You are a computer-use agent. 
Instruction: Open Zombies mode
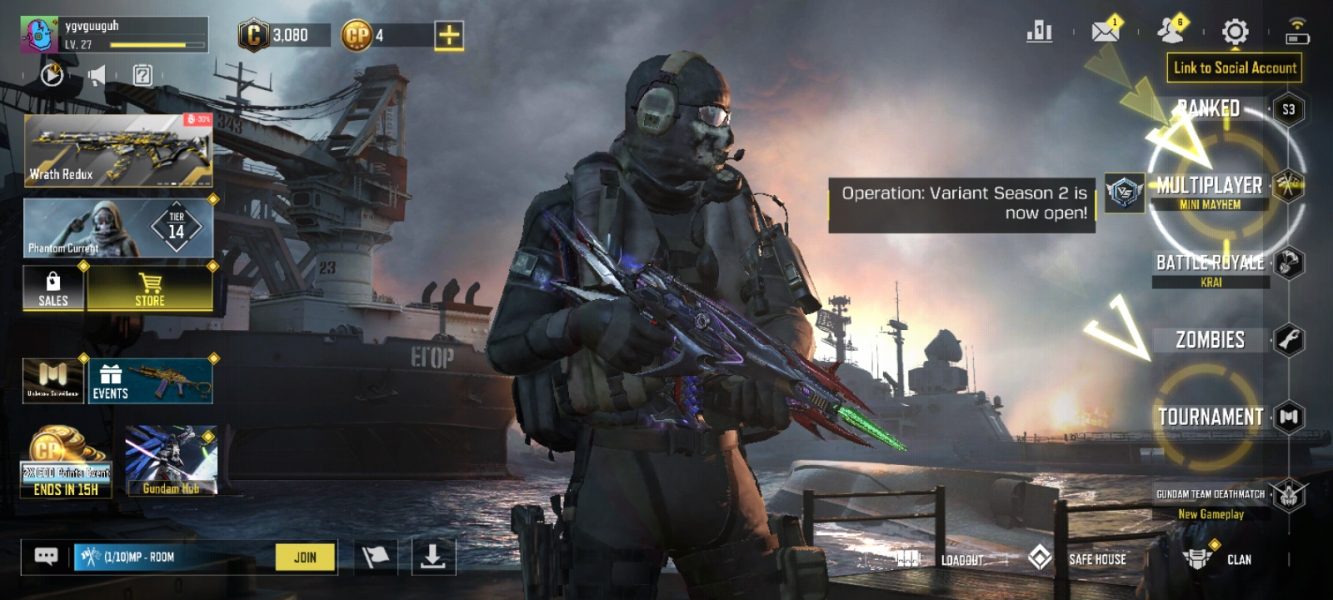click(1210, 340)
